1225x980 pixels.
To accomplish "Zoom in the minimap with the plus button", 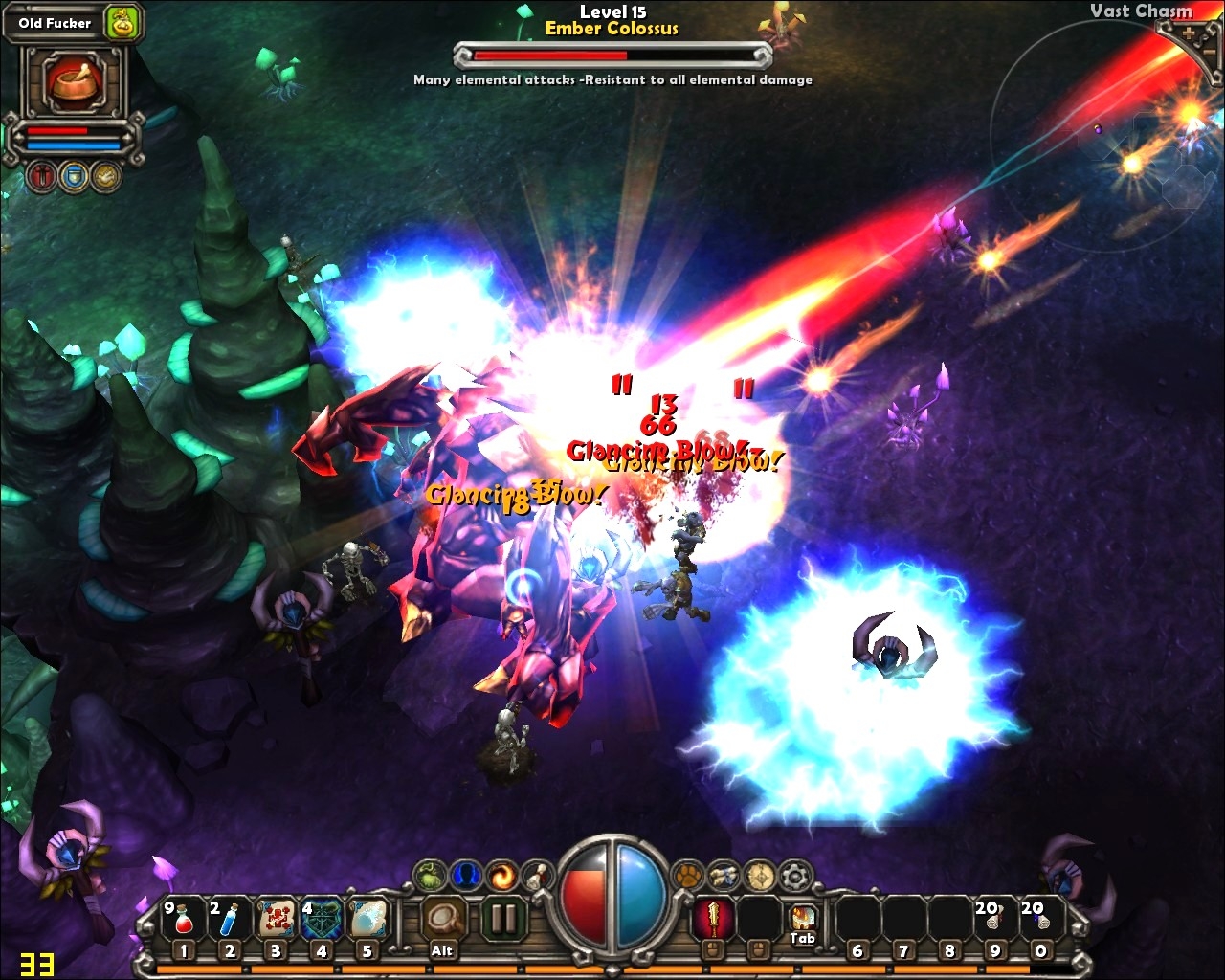I will coord(1190,33).
